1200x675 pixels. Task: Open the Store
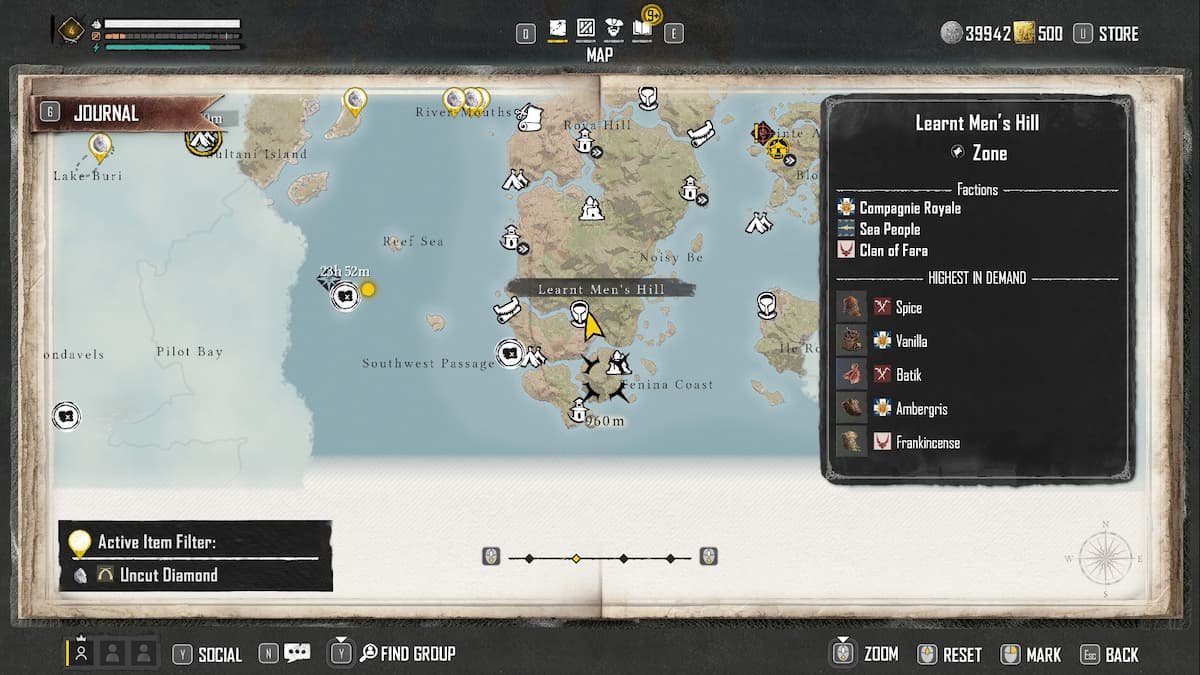[x=1107, y=34]
